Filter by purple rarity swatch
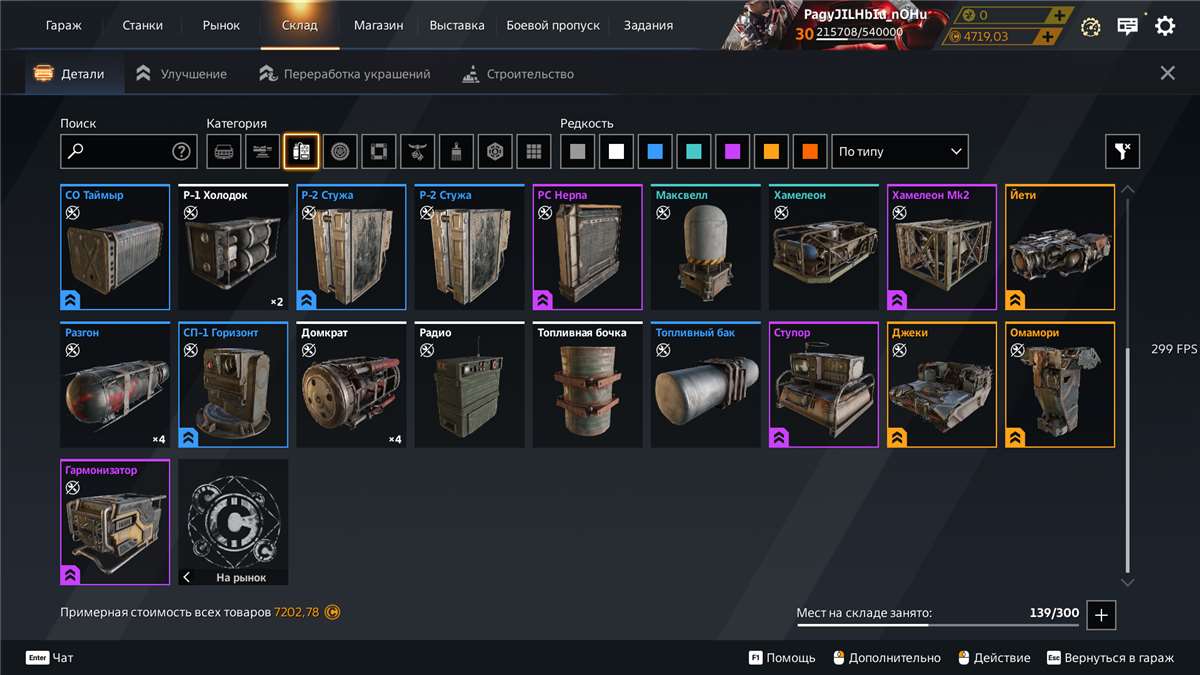 click(733, 152)
